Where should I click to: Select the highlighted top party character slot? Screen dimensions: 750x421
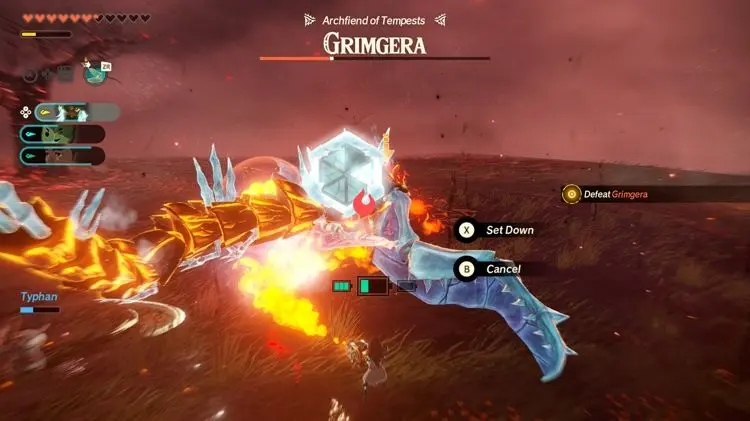pos(76,113)
